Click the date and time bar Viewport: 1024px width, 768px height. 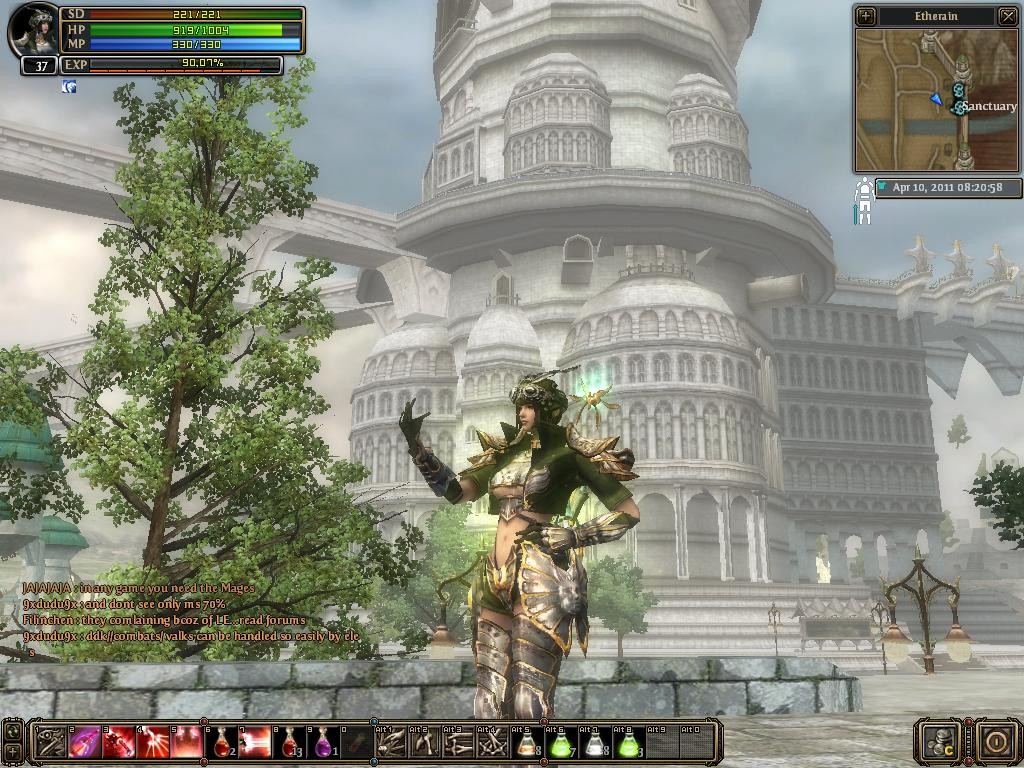948,187
